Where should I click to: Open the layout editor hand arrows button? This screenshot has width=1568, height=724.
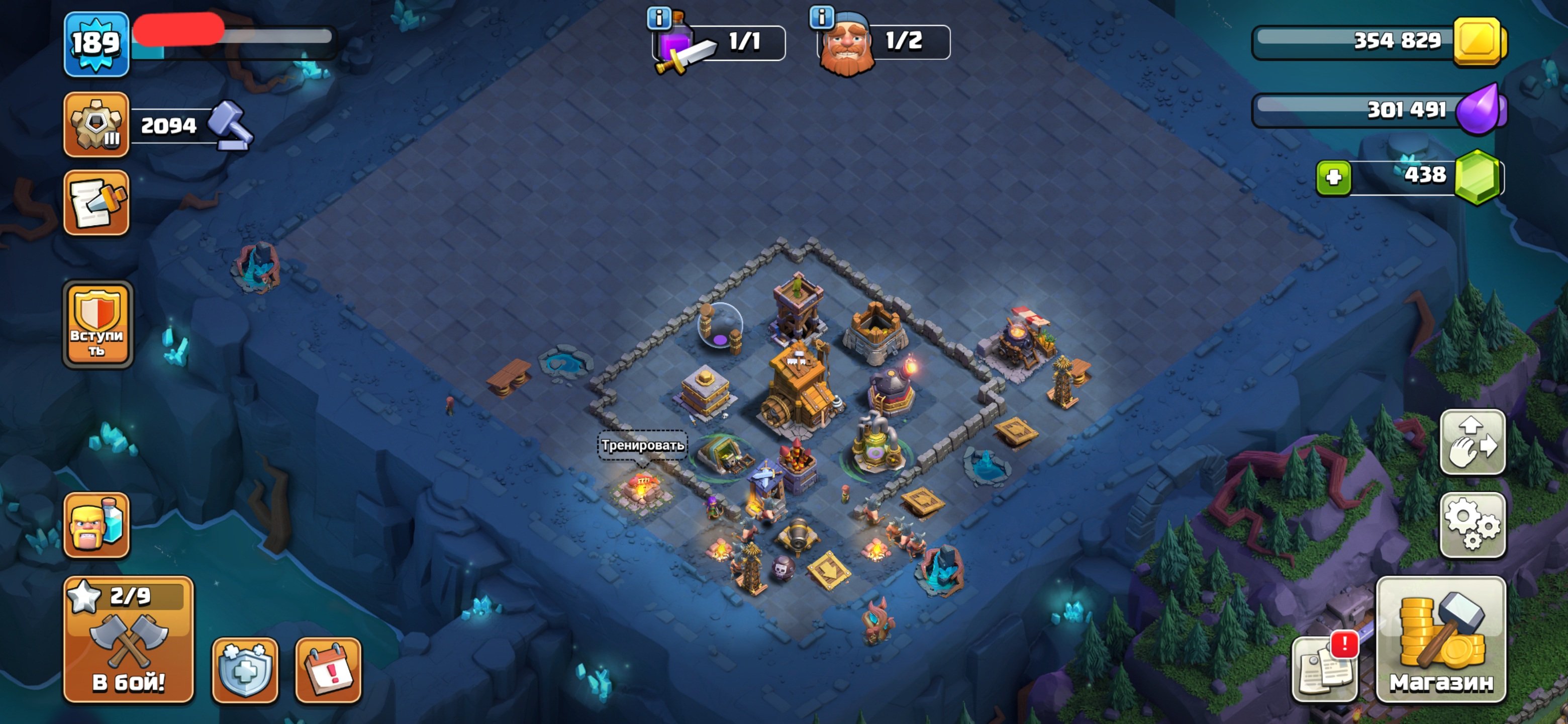(x=1472, y=441)
